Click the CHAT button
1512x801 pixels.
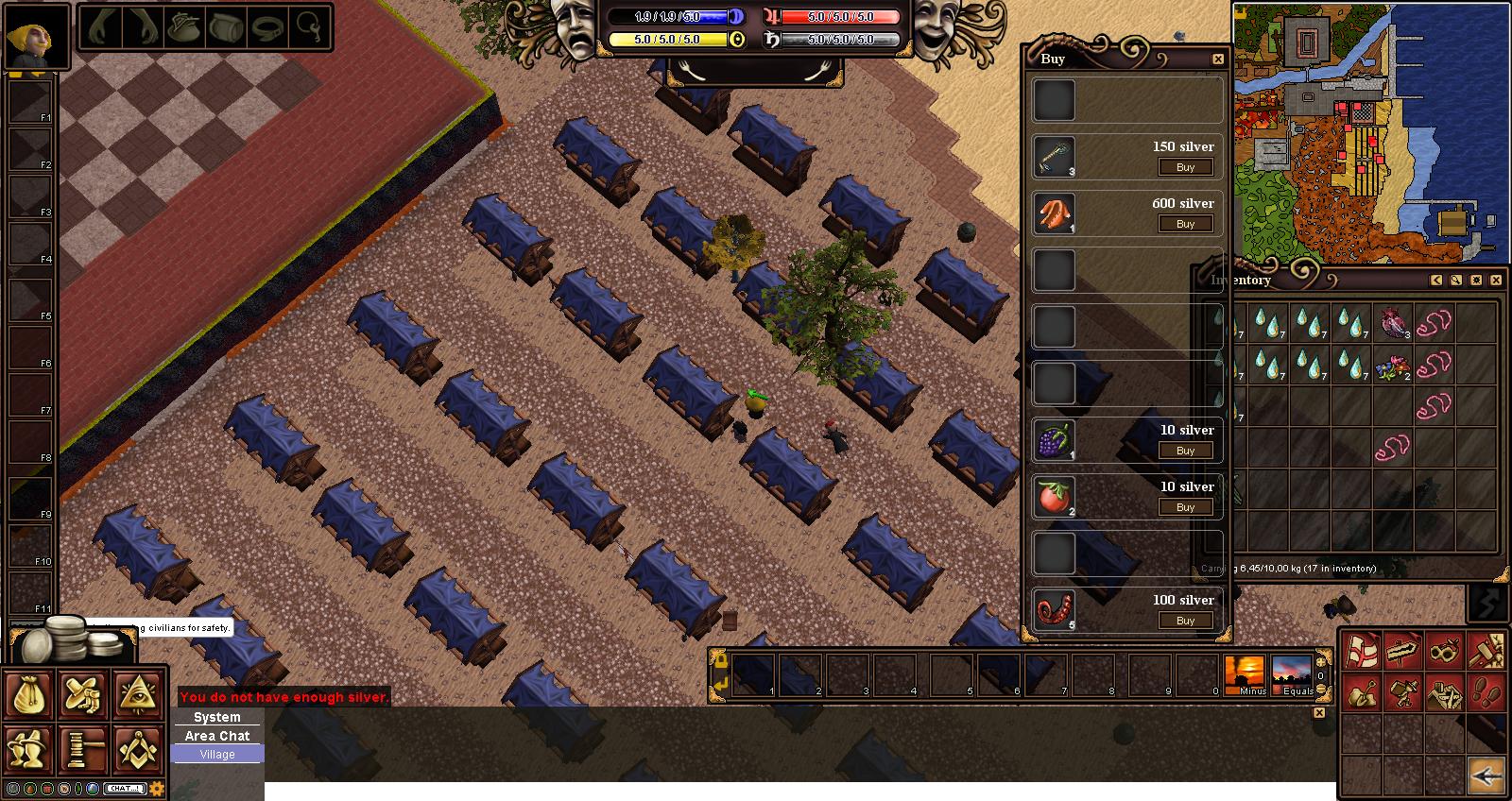click(124, 789)
